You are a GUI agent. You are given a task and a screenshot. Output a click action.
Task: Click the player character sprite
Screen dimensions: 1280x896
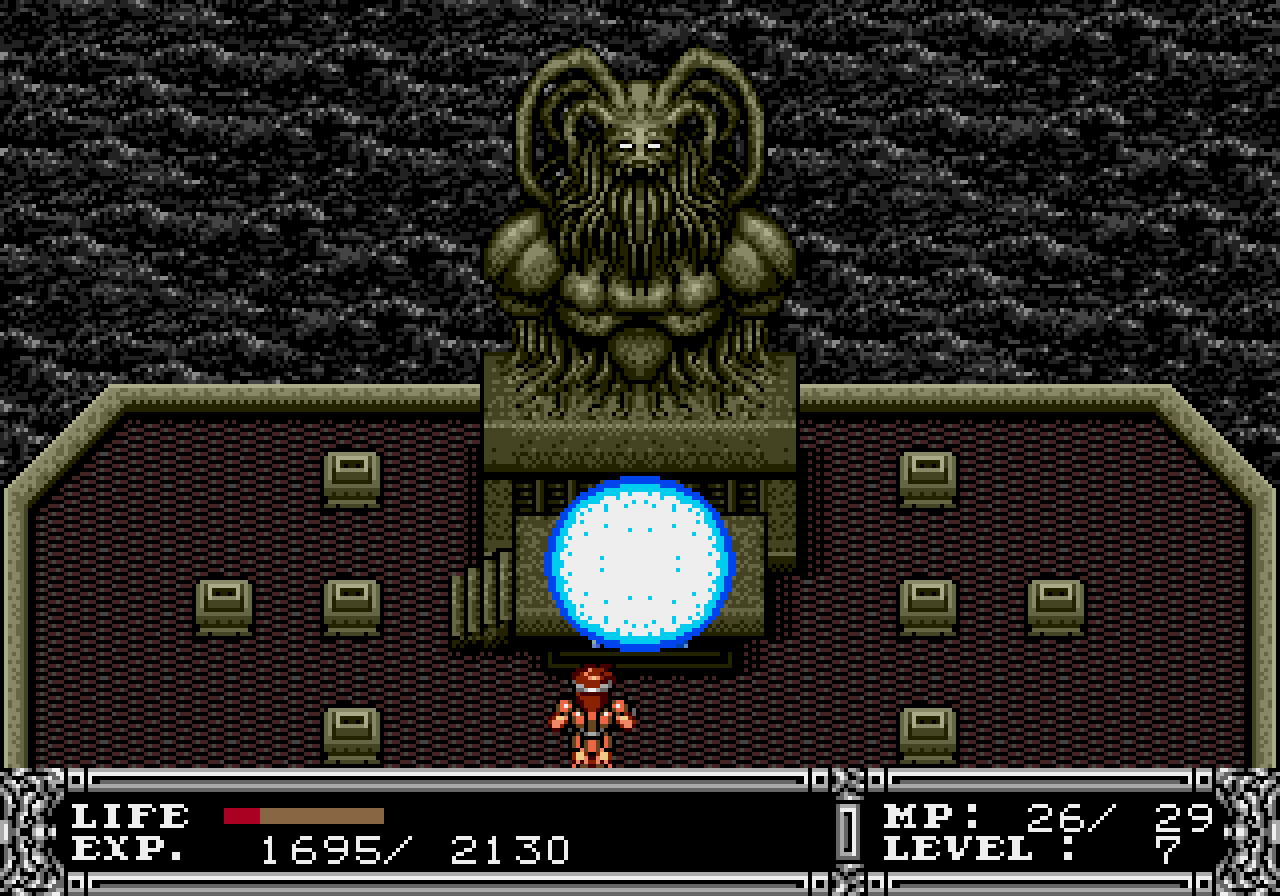click(592, 715)
